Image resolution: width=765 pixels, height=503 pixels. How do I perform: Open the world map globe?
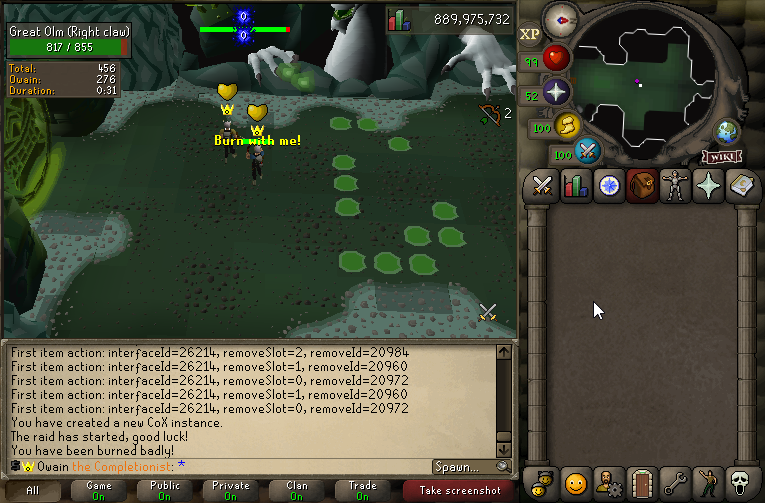(726, 131)
